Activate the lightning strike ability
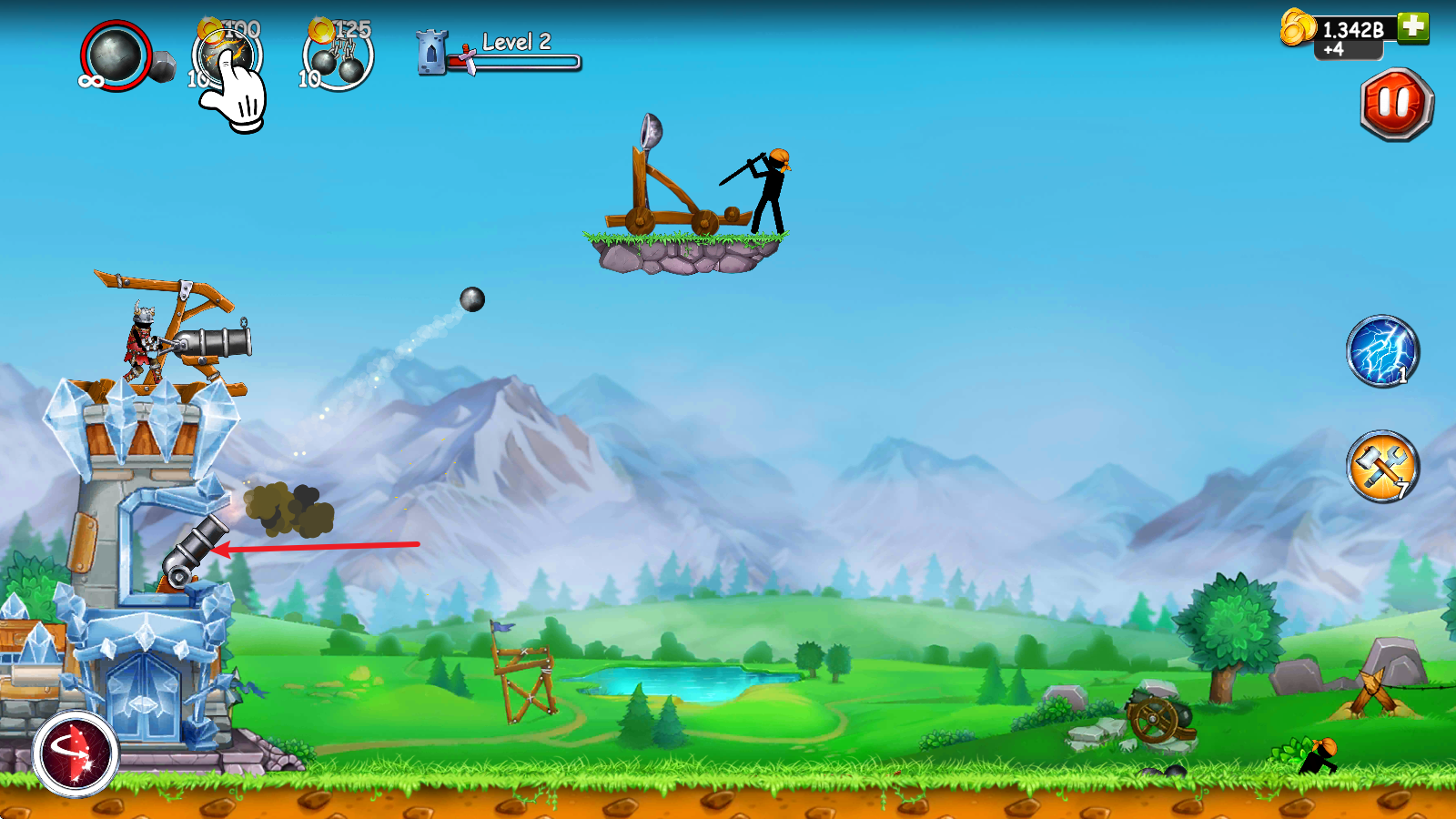Screen dimensions: 1456x819 coord(1382,351)
